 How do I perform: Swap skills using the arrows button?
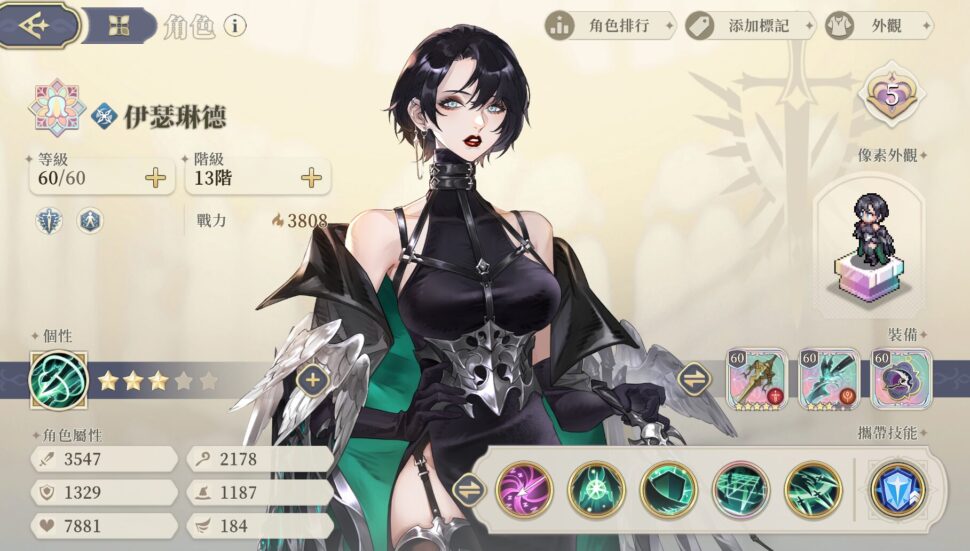click(467, 490)
